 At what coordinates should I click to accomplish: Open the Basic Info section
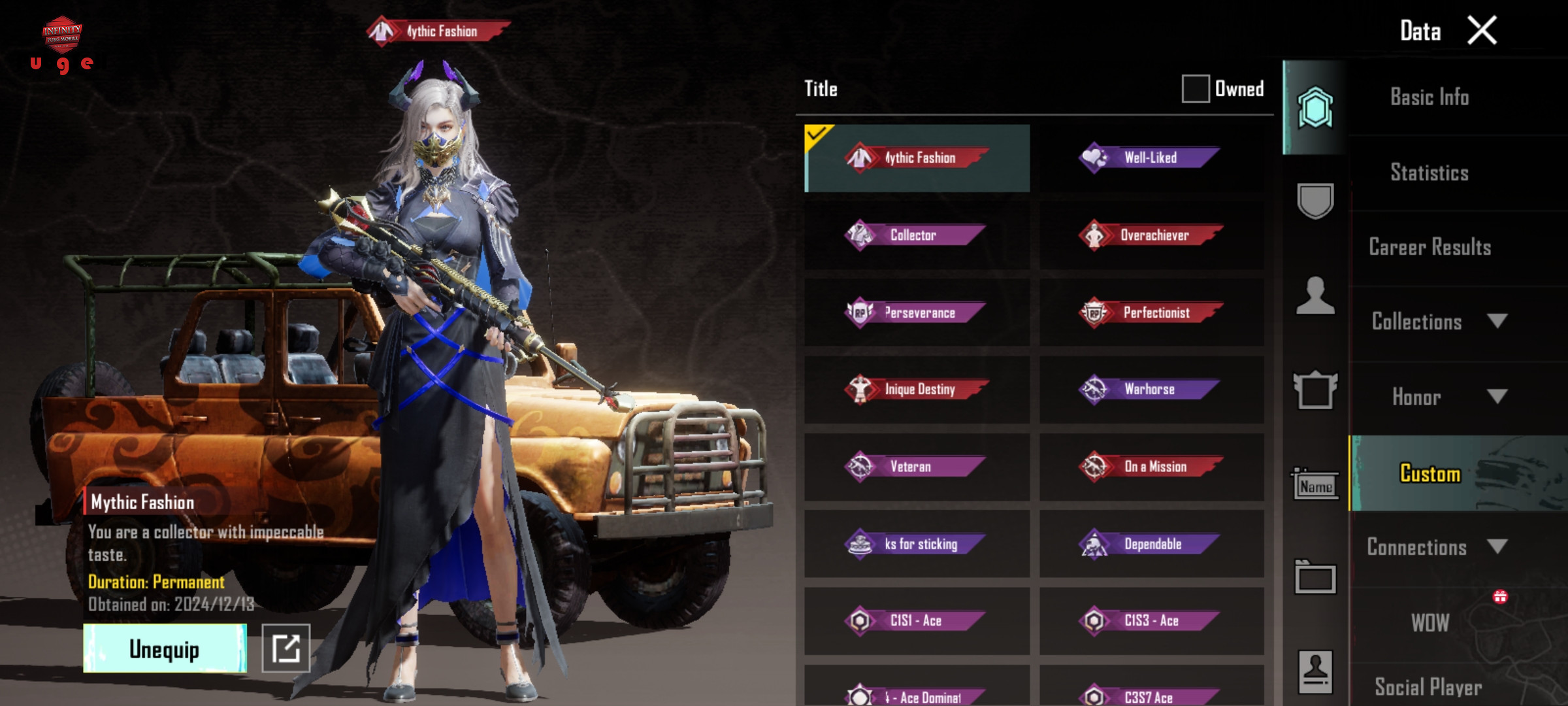click(1429, 97)
